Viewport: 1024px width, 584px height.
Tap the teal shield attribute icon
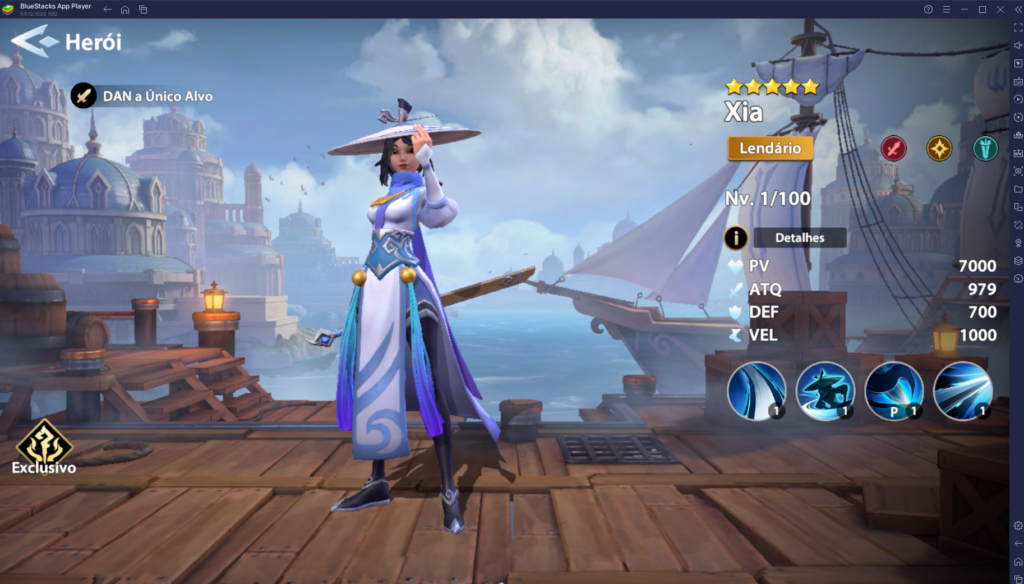(985, 149)
